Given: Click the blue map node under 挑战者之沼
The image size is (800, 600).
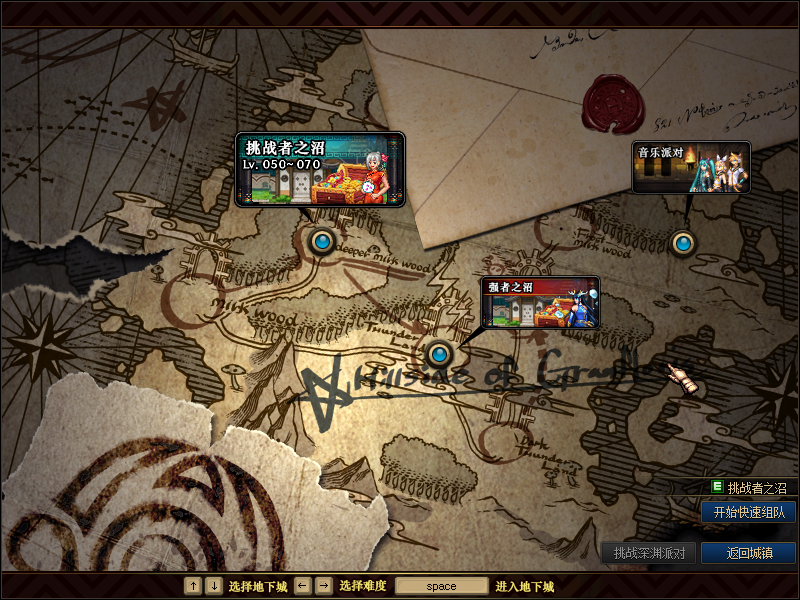Looking at the screenshot, I should point(321,241).
